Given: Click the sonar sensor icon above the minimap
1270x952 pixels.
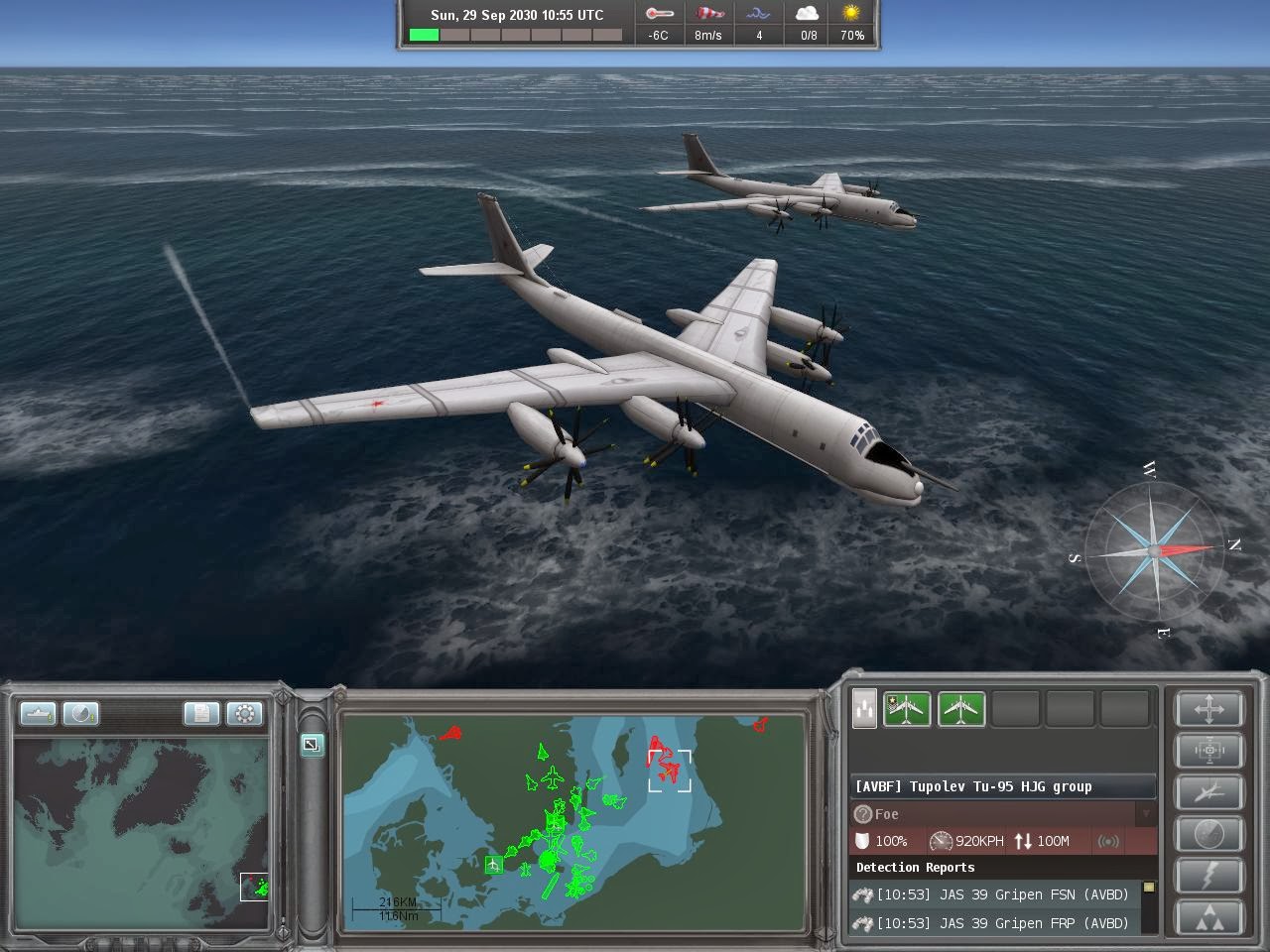Looking at the screenshot, I should (x=79, y=714).
